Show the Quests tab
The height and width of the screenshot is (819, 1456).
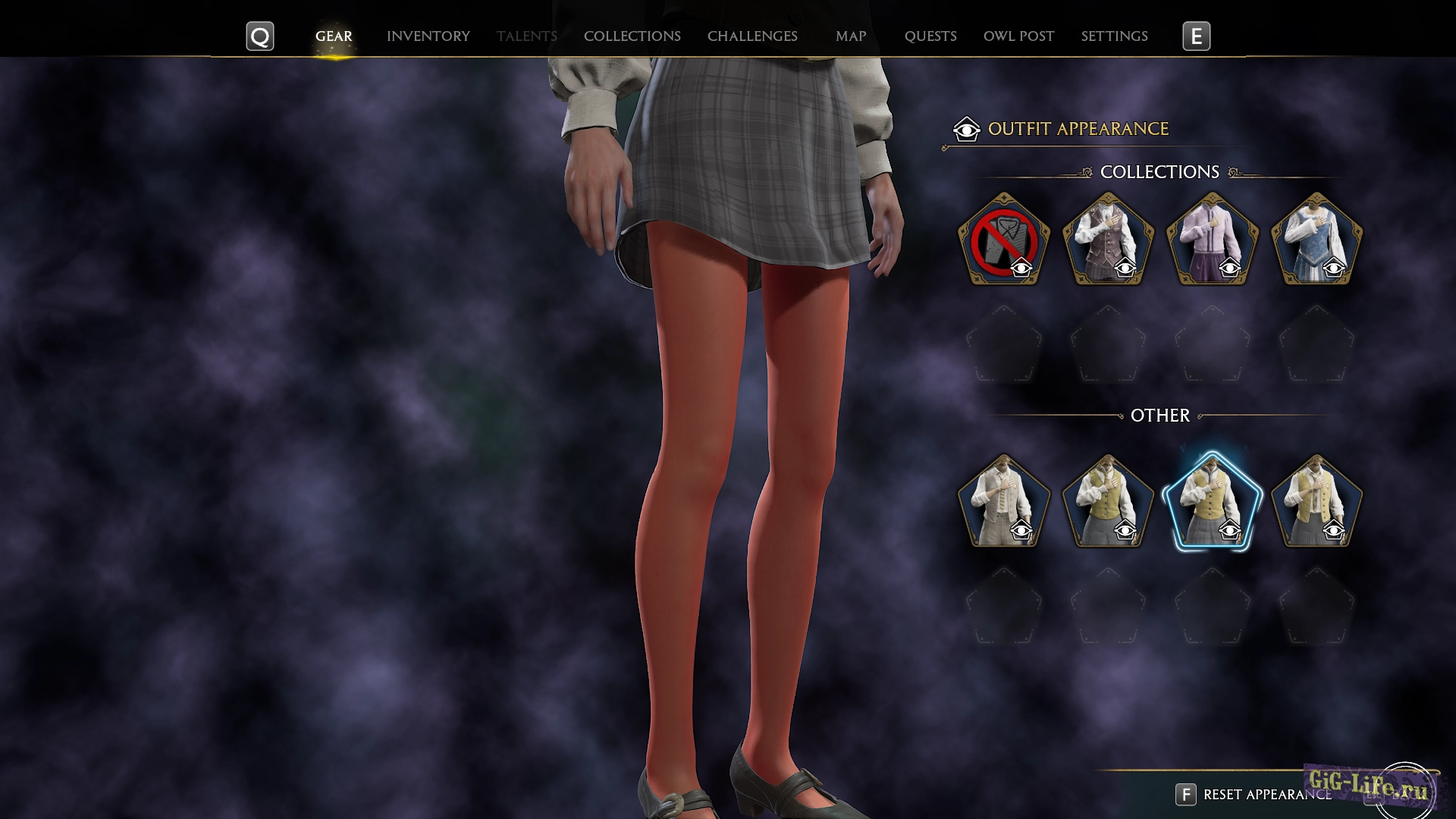tap(930, 36)
